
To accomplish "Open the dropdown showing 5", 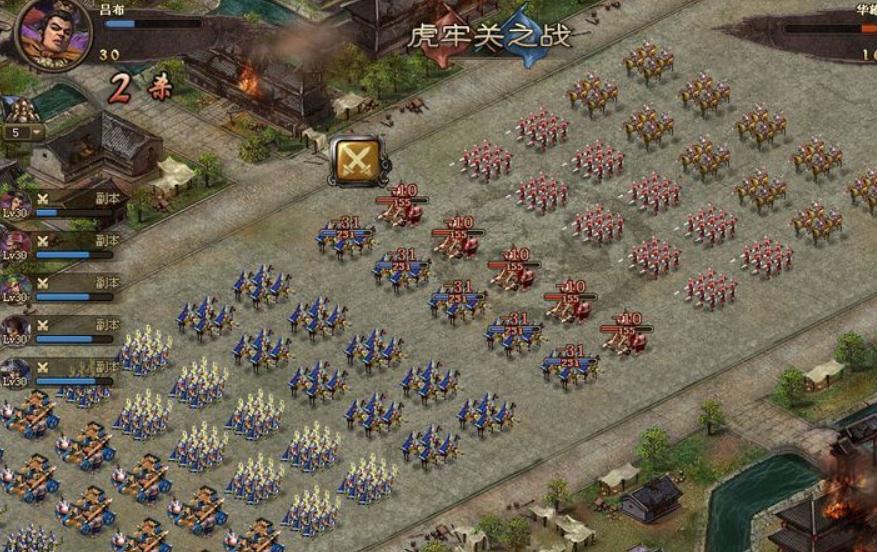I will click(24, 132).
